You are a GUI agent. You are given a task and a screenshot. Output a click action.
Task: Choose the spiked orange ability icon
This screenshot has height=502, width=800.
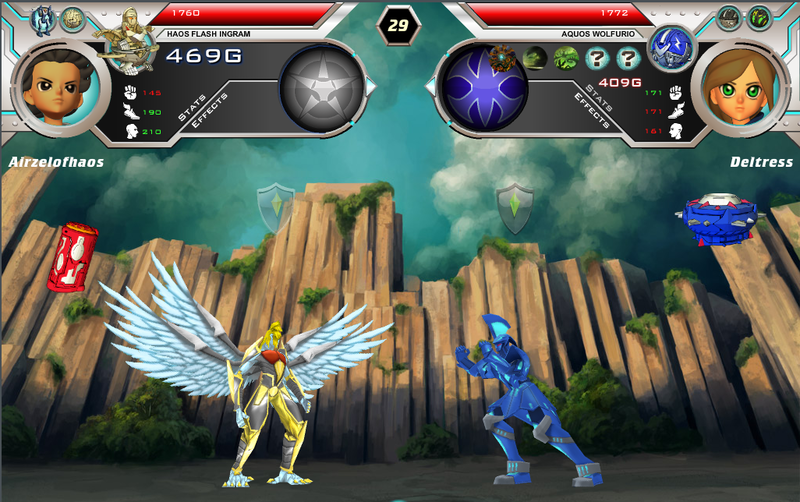[504, 57]
